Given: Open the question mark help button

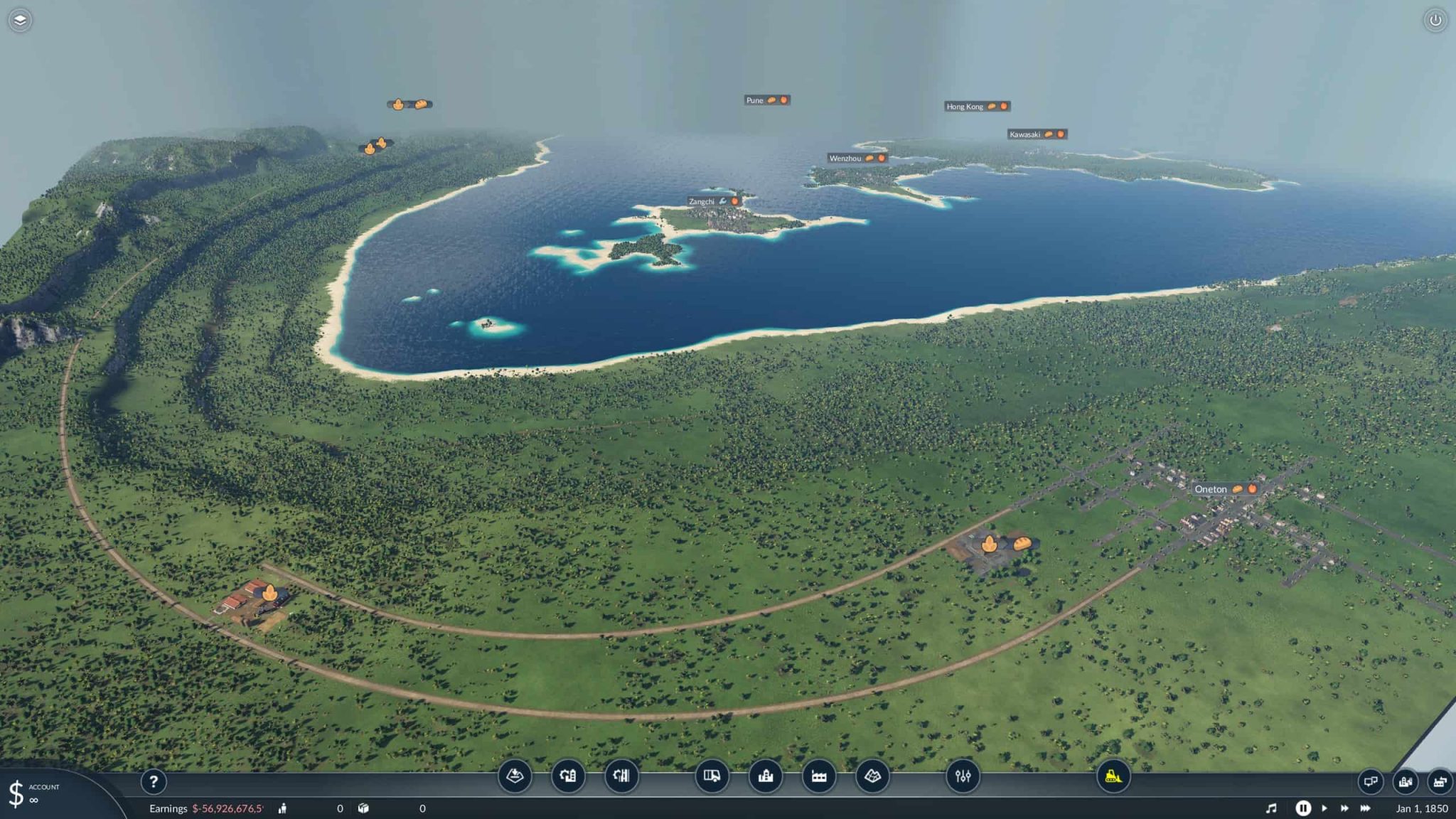Looking at the screenshot, I should [153, 782].
